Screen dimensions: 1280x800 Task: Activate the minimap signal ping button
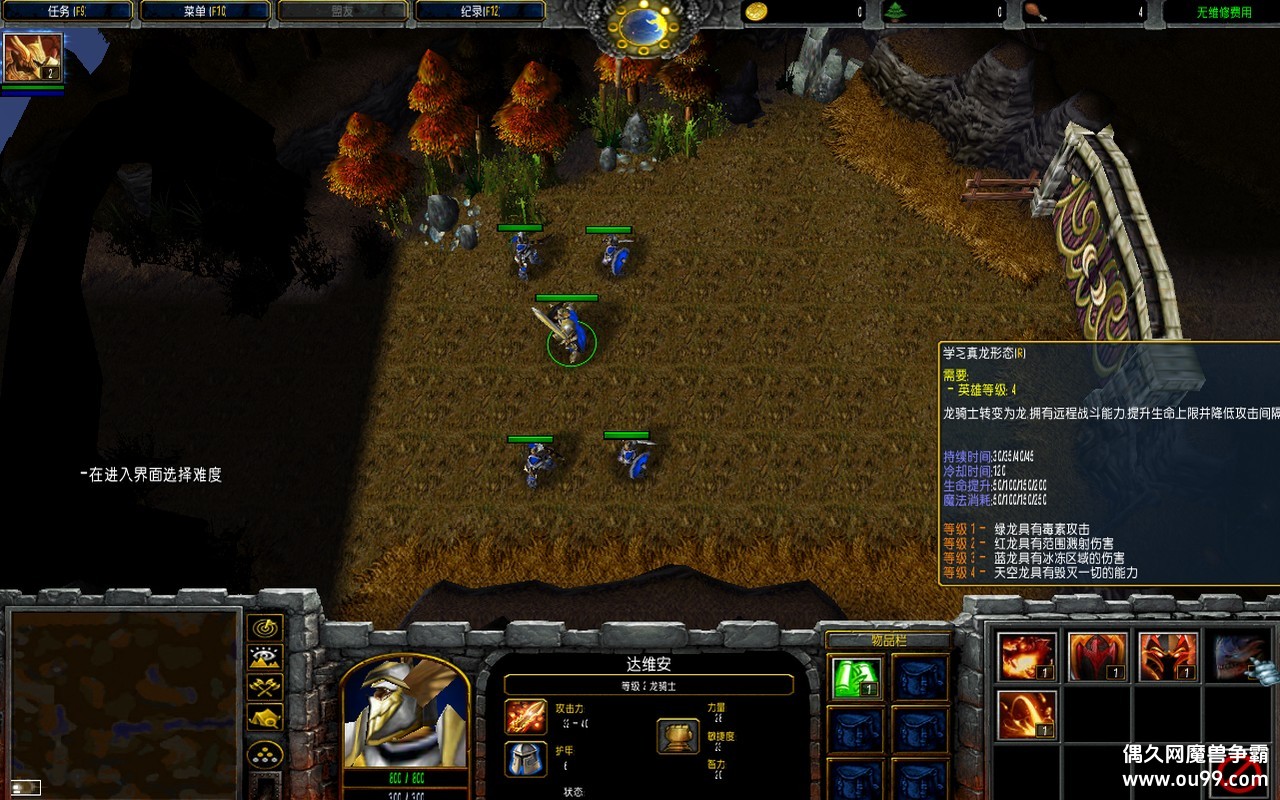click(x=265, y=628)
